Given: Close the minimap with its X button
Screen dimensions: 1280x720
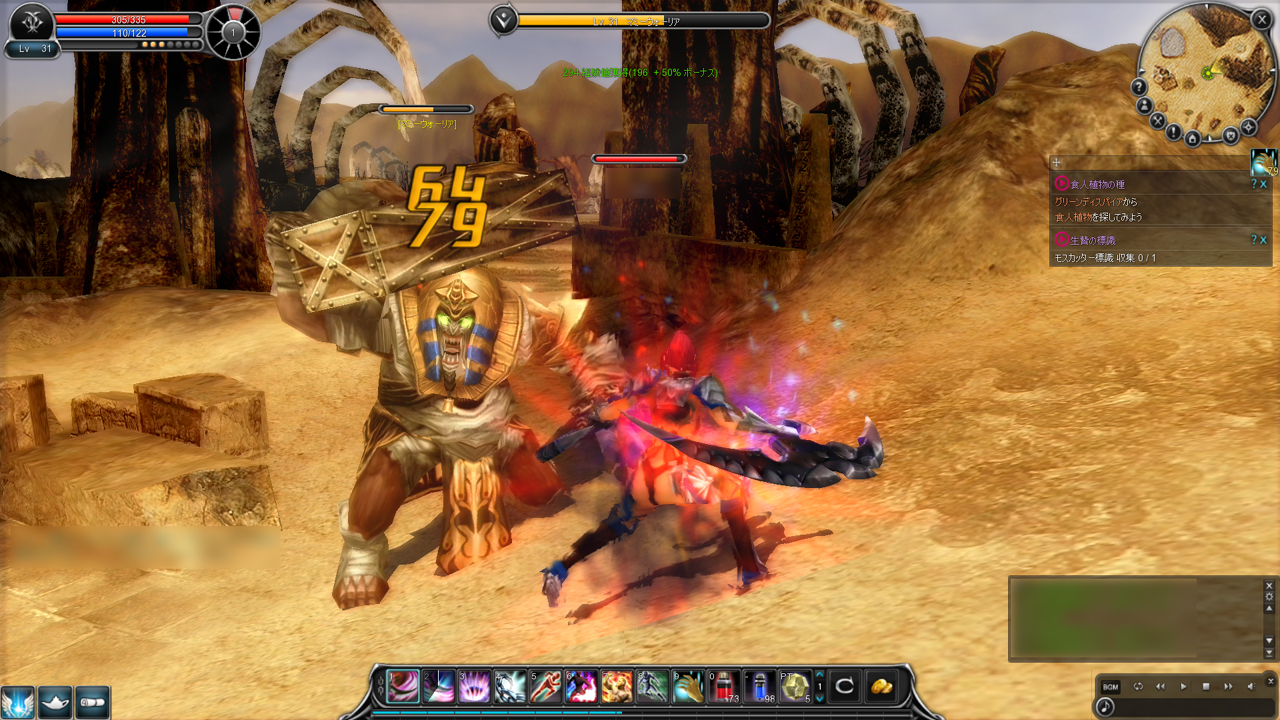Looking at the screenshot, I should point(1261,19).
